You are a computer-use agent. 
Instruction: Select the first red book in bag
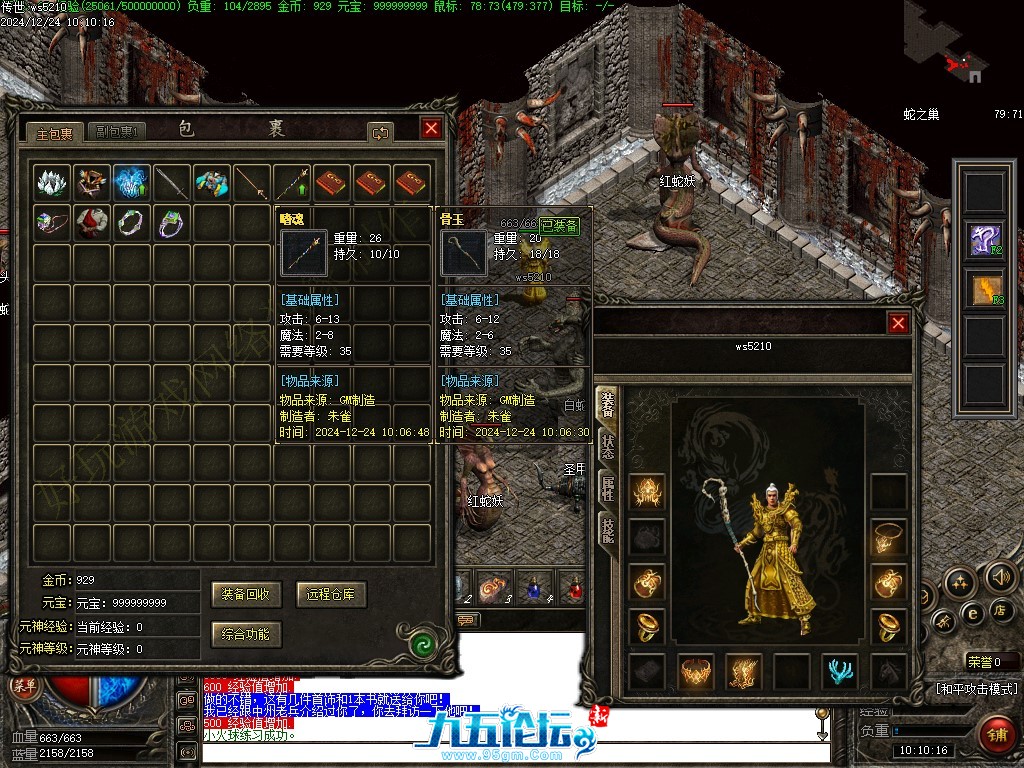[332, 183]
